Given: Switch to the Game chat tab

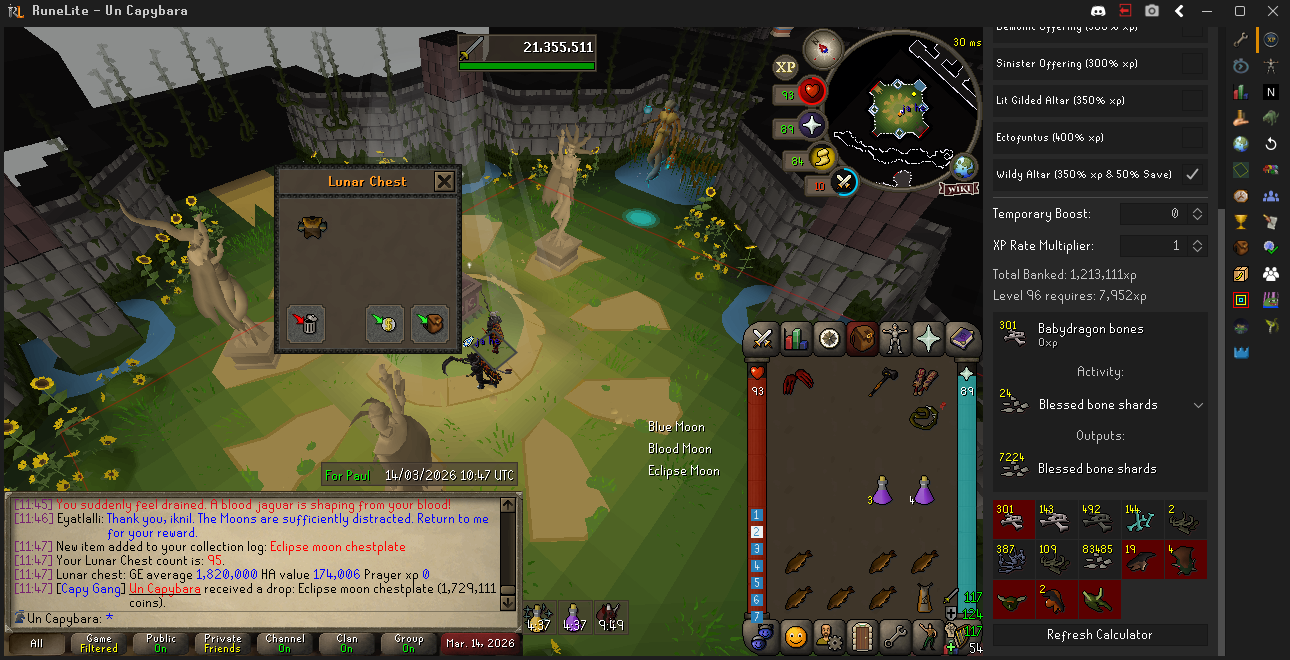Looking at the screenshot, I should pyautogui.click(x=99, y=643).
